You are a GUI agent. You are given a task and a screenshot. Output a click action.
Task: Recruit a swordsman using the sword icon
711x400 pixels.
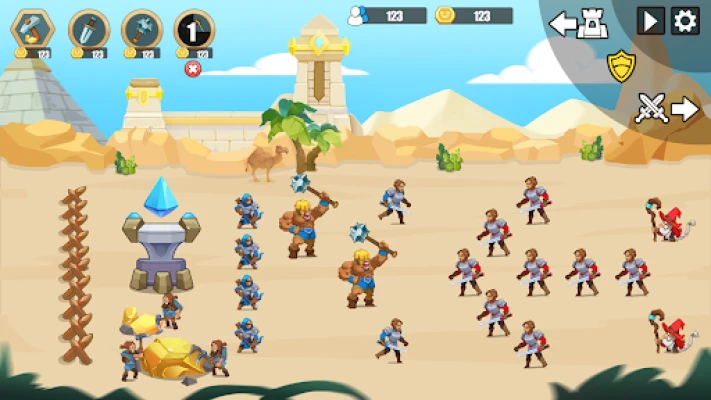[88, 29]
